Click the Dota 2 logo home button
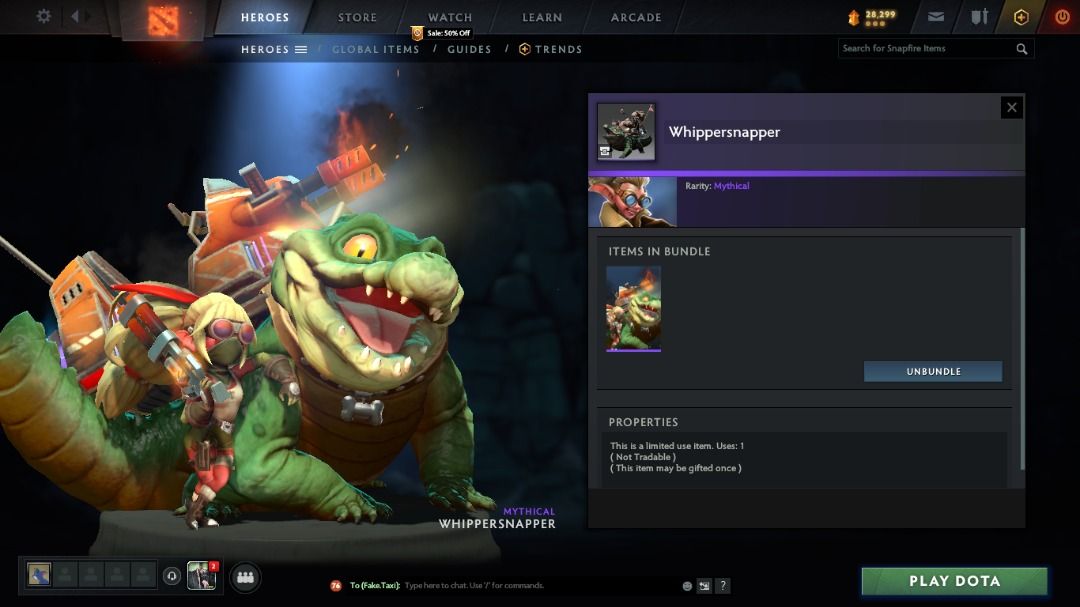This screenshot has height=607, width=1080. coord(162,19)
